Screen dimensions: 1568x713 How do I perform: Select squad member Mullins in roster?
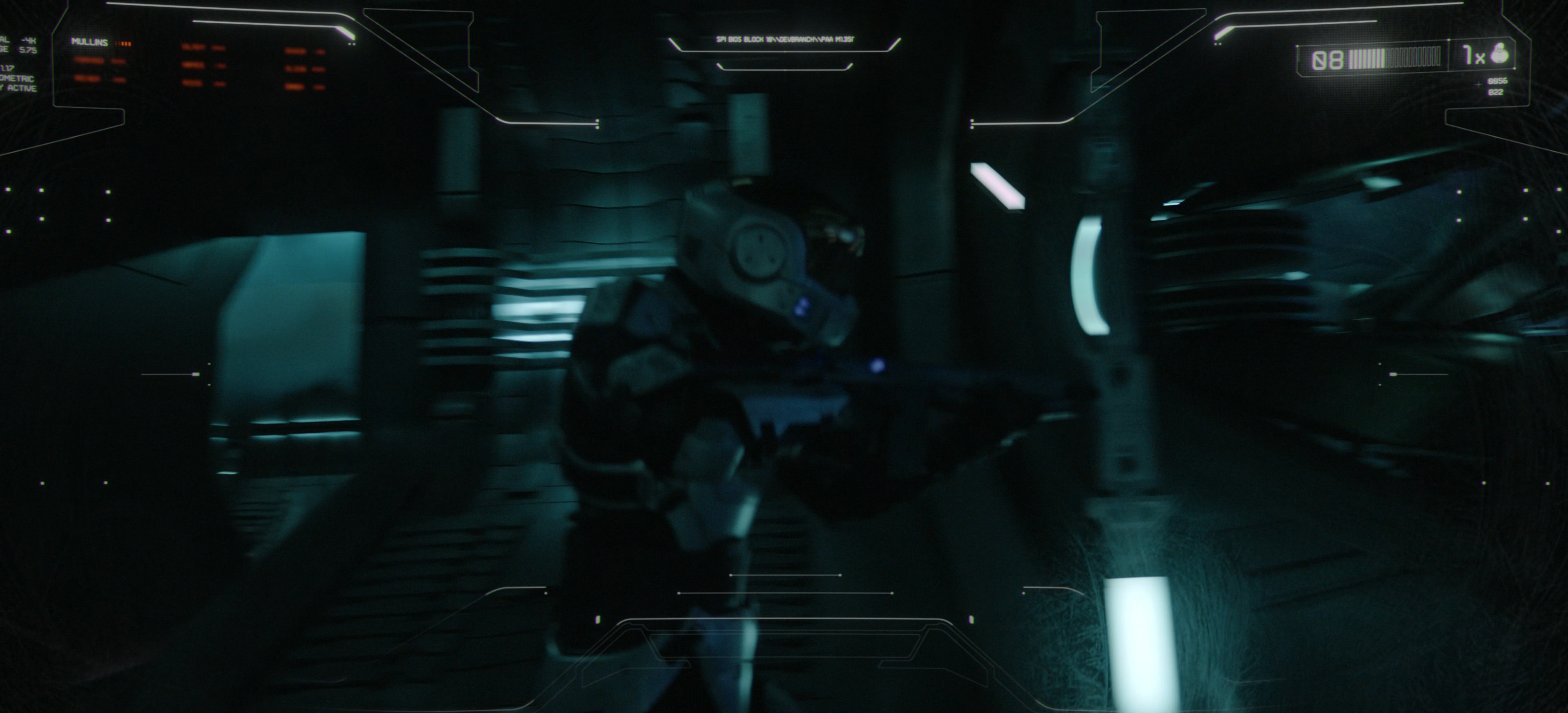(89, 42)
